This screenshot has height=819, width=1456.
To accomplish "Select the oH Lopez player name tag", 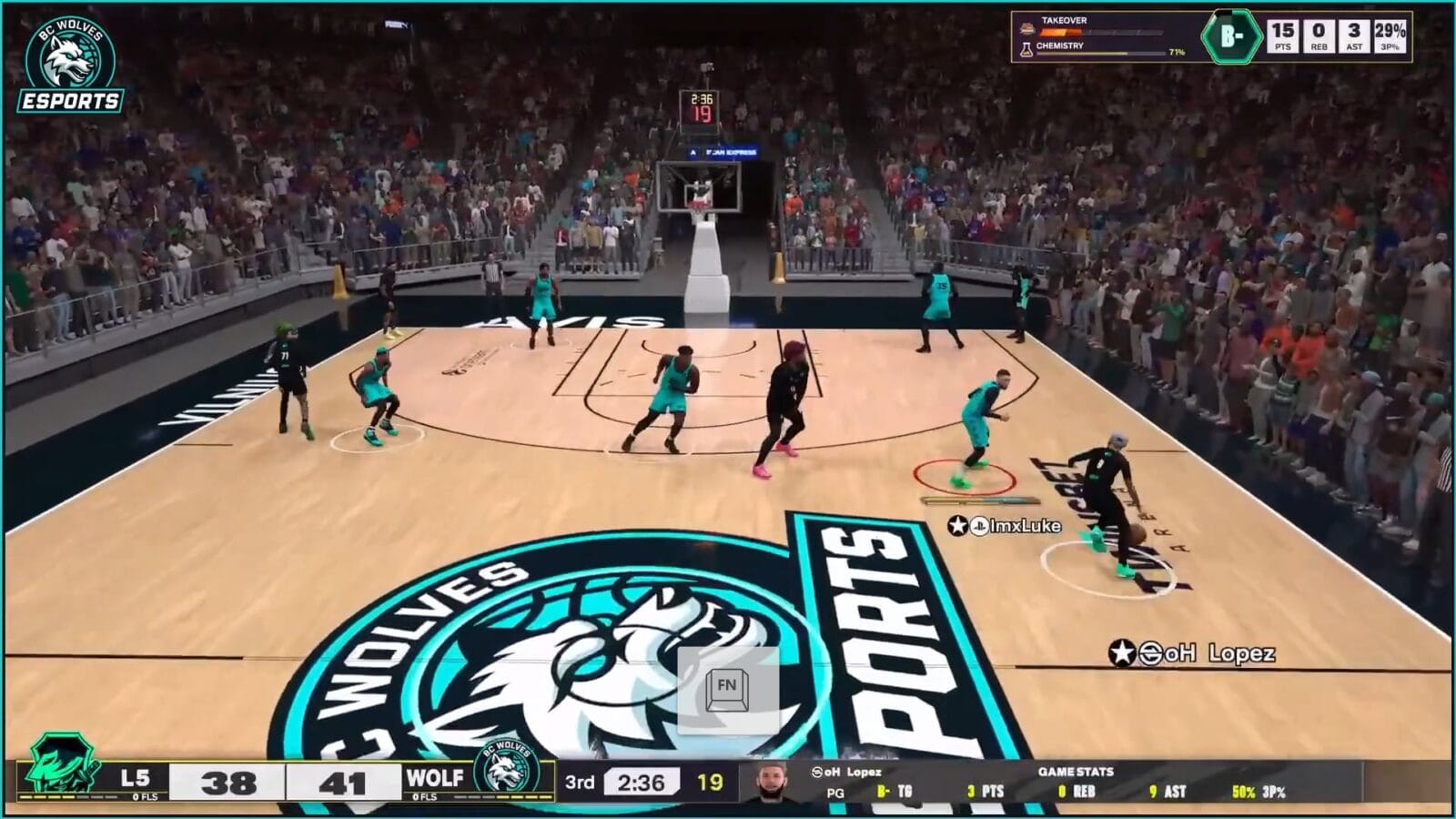I will coord(1193,652).
